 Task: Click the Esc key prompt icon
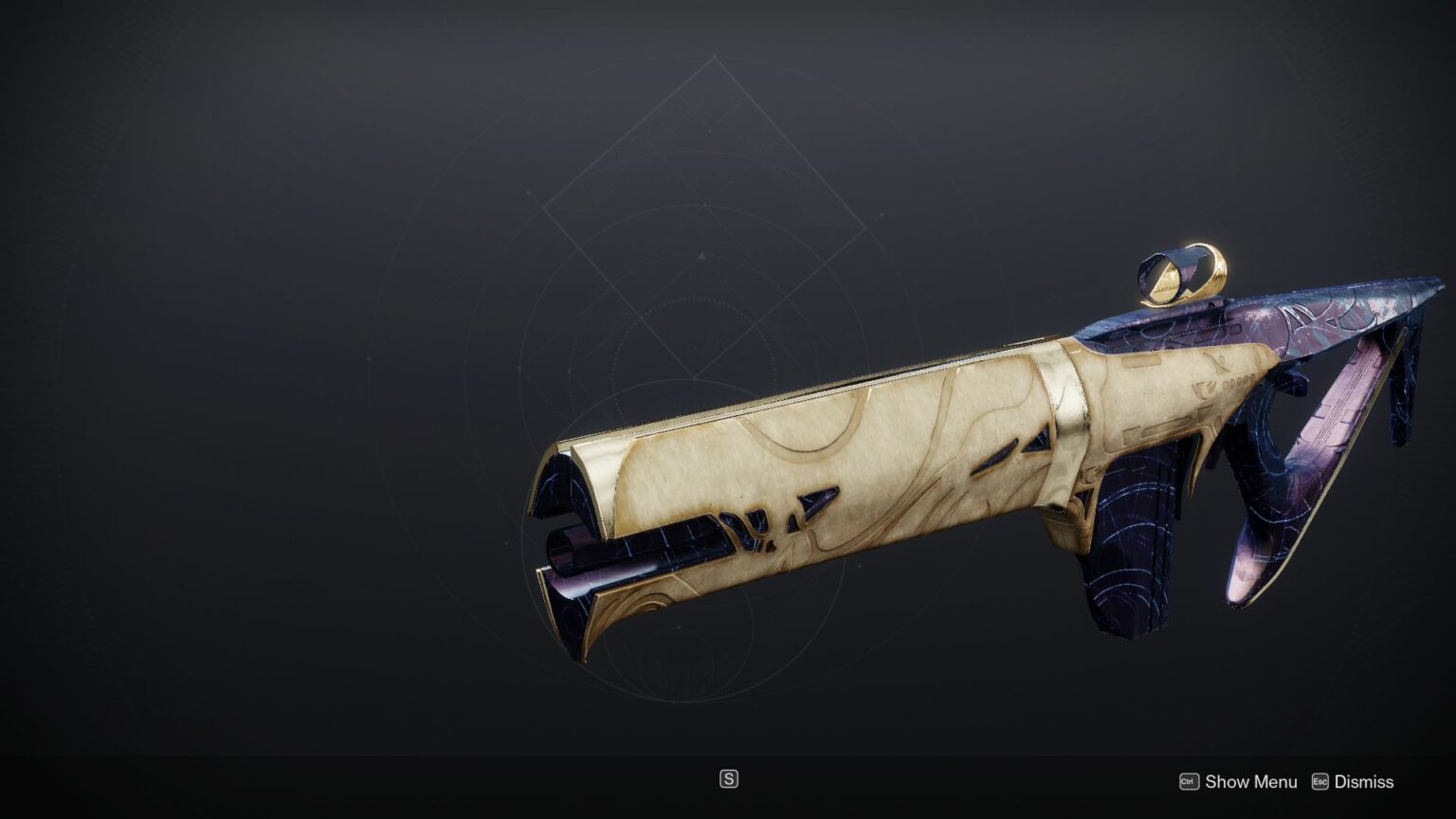(1319, 782)
